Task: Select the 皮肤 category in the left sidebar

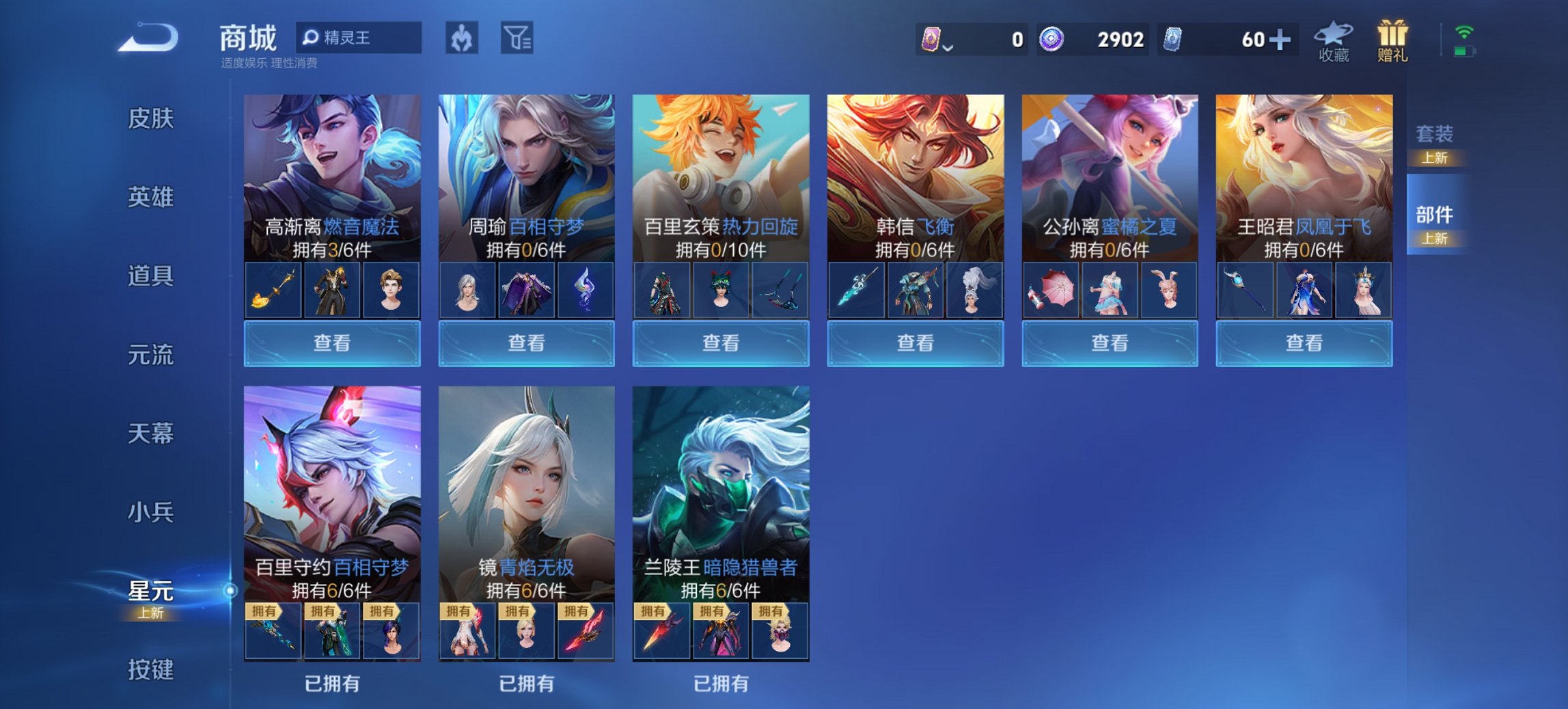Action: coord(152,118)
